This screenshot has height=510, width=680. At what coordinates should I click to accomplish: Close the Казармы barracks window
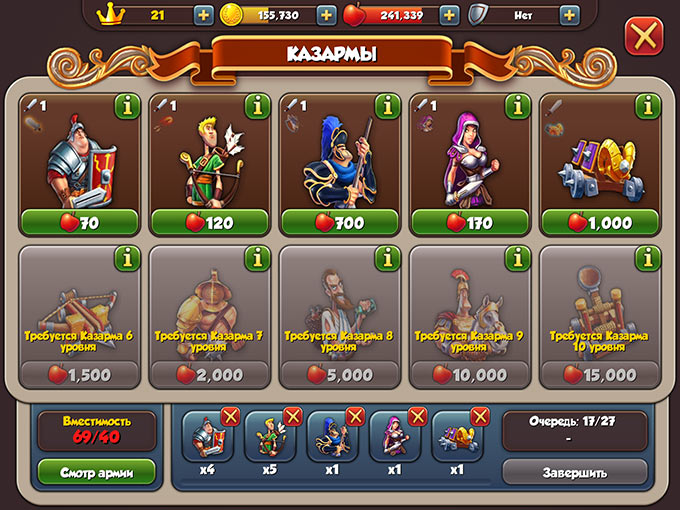[x=643, y=38]
